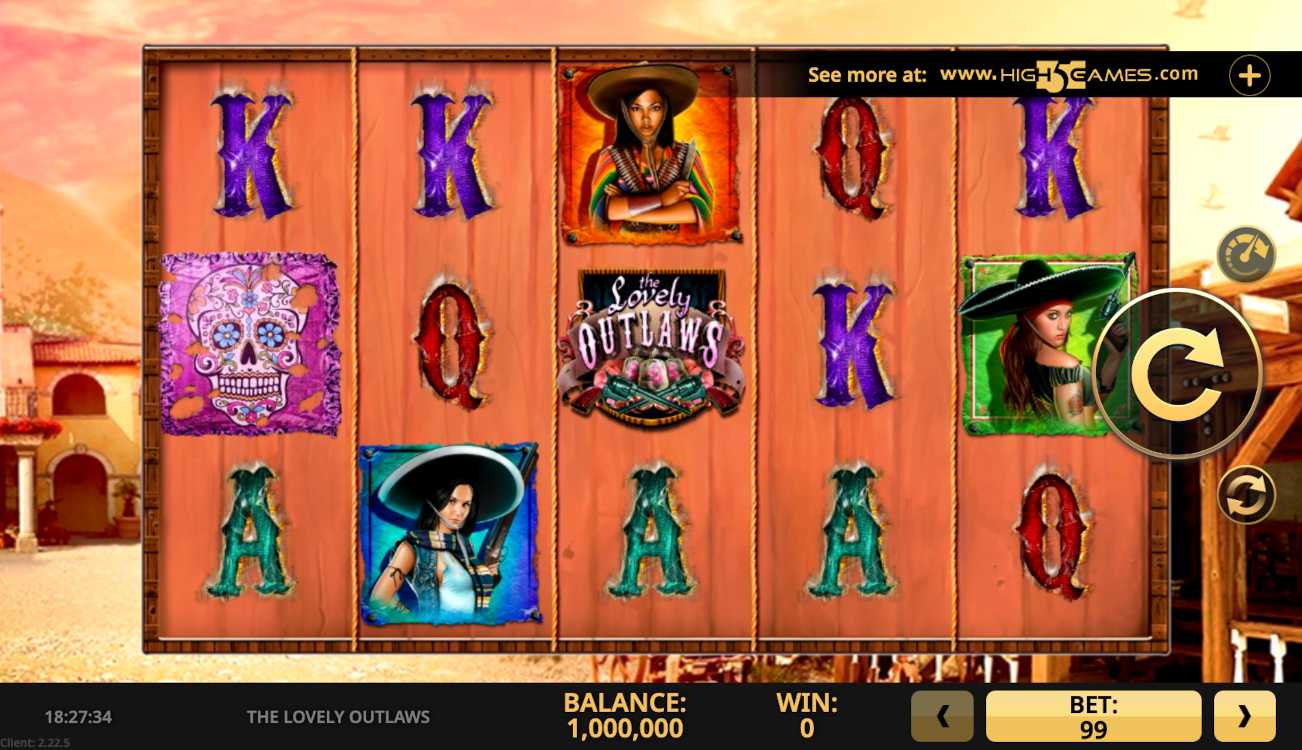Toggle turbo speed gauge button
1302x750 pixels.
[1246, 255]
